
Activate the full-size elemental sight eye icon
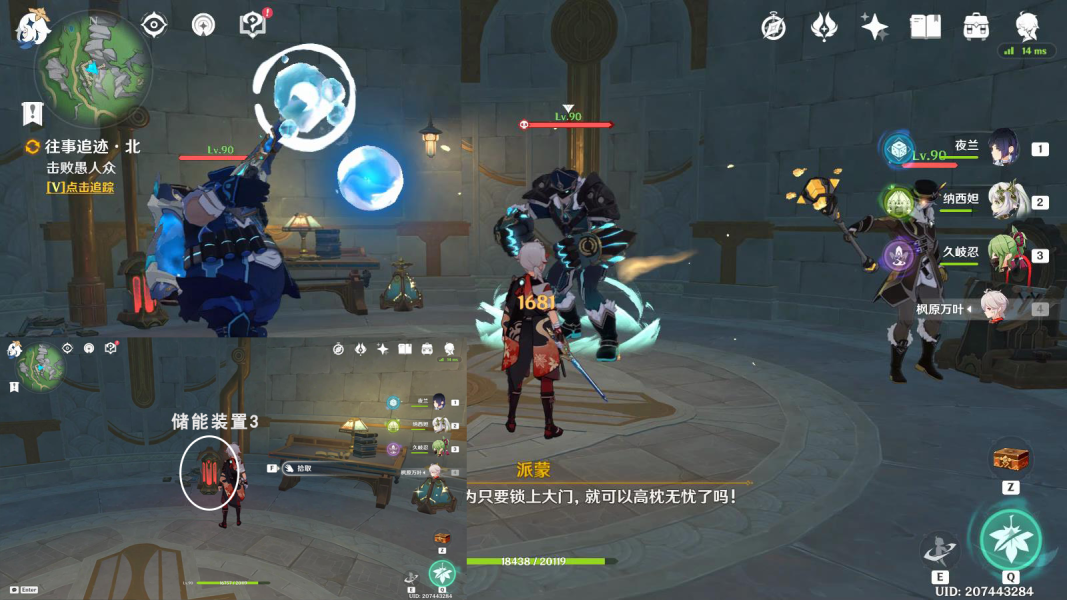154,25
